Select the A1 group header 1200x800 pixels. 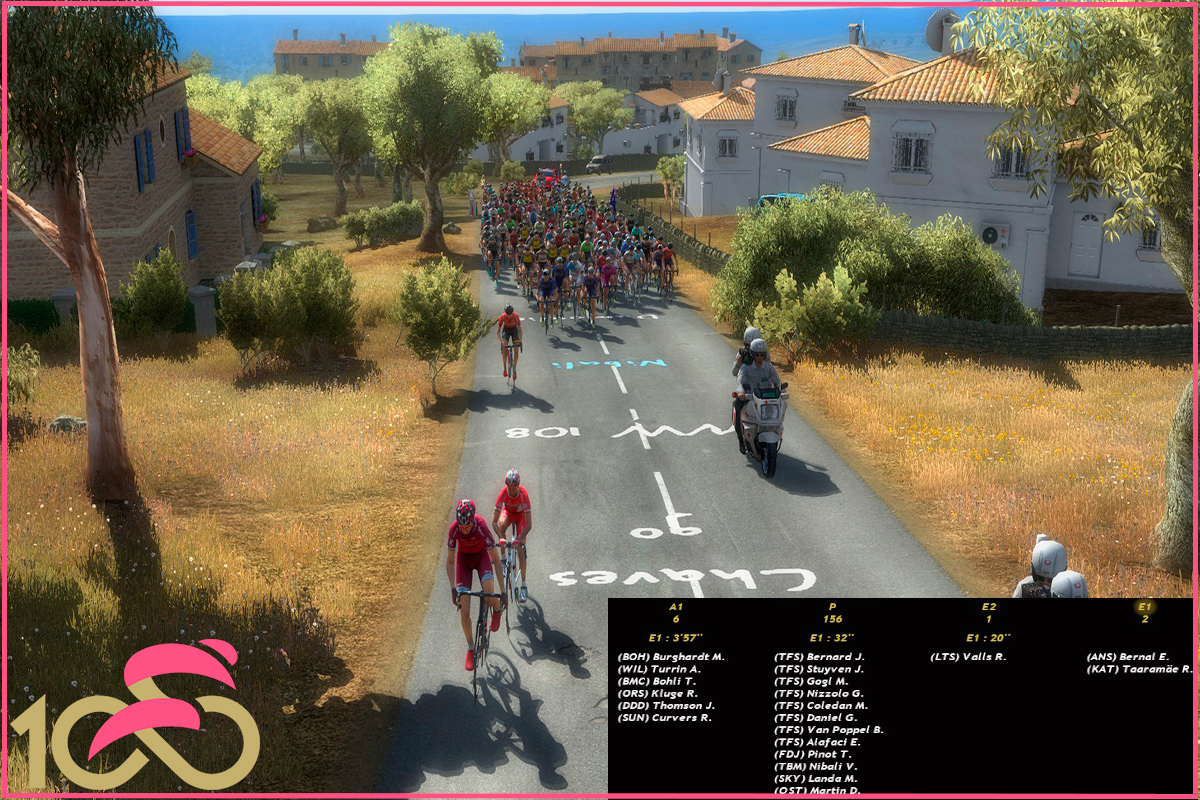[x=676, y=606]
